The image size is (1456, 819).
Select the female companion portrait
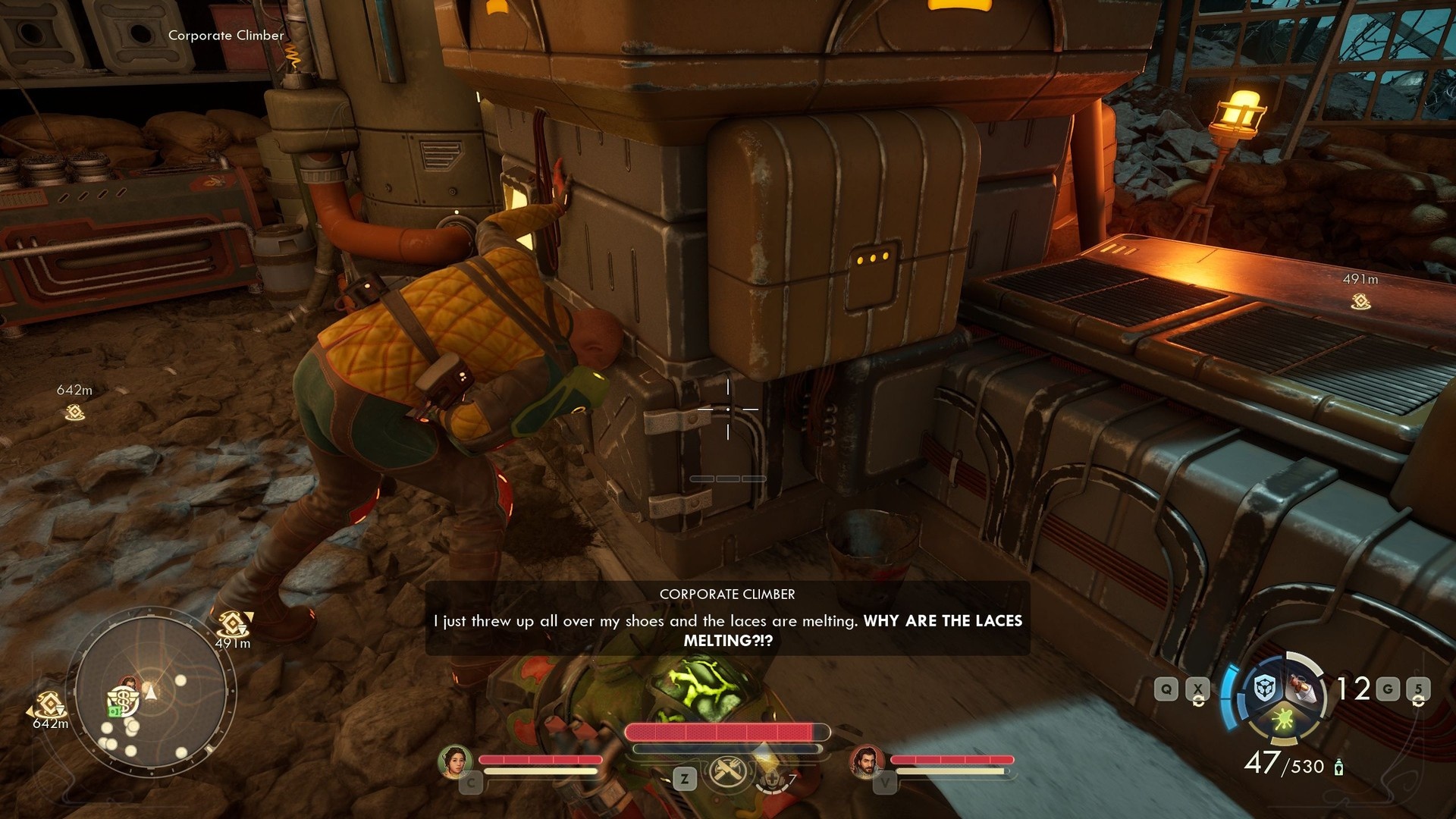[455, 761]
